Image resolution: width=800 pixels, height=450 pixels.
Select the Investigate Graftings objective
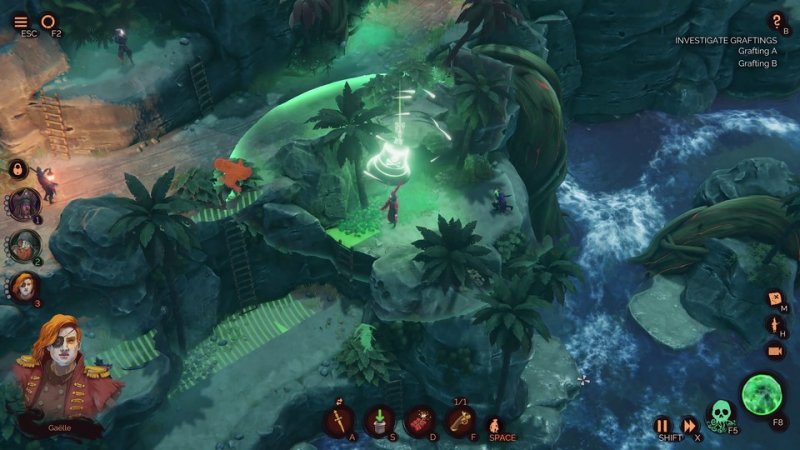click(725, 40)
